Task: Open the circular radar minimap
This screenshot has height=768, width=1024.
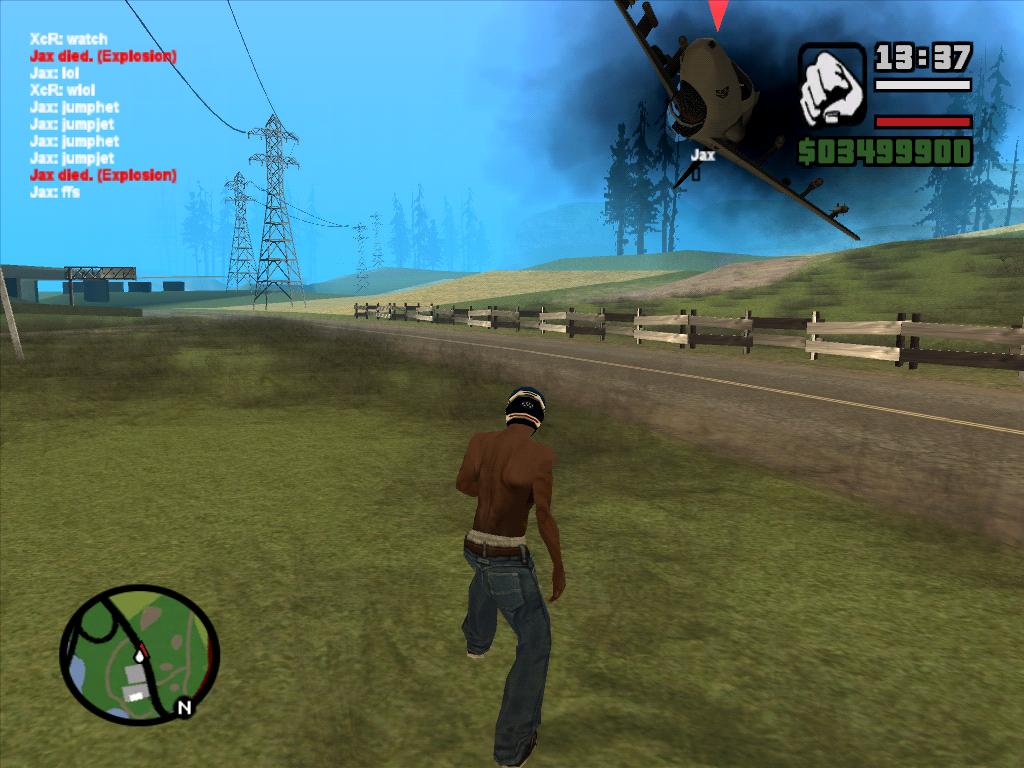Action: click(x=138, y=654)
